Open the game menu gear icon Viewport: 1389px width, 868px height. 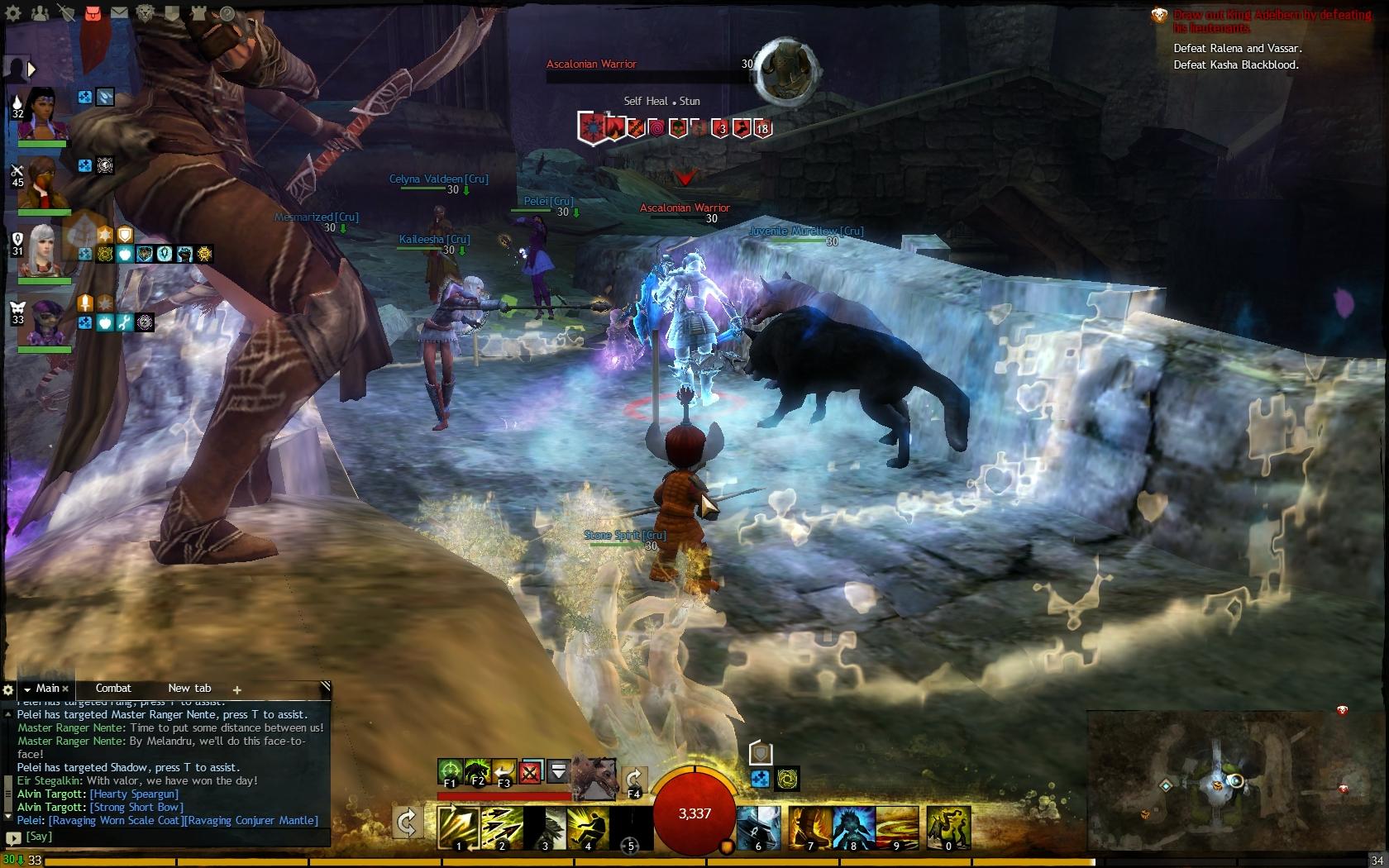tap(13, 13)
